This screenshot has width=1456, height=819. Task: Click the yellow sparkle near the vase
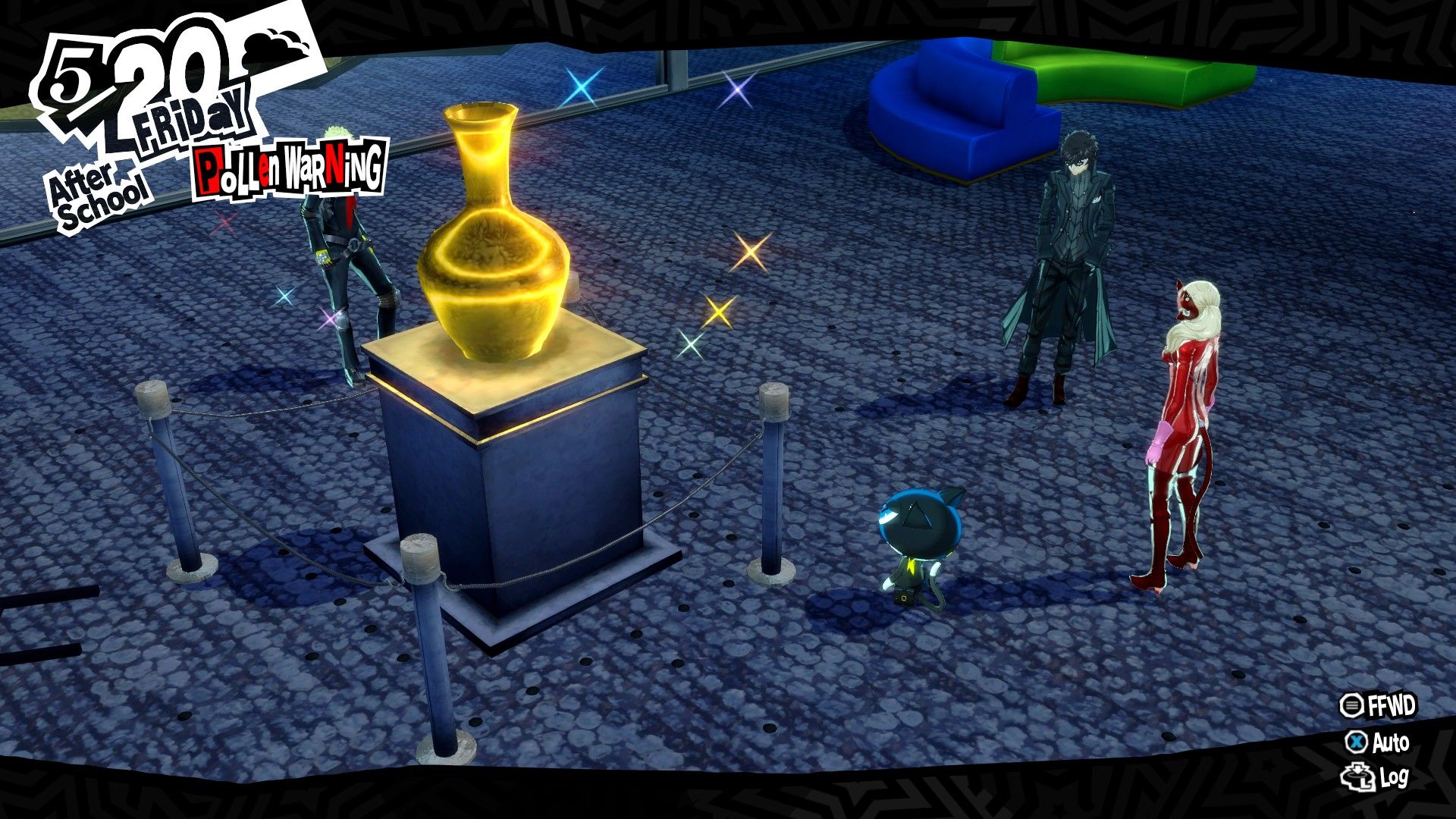(720, 311)
